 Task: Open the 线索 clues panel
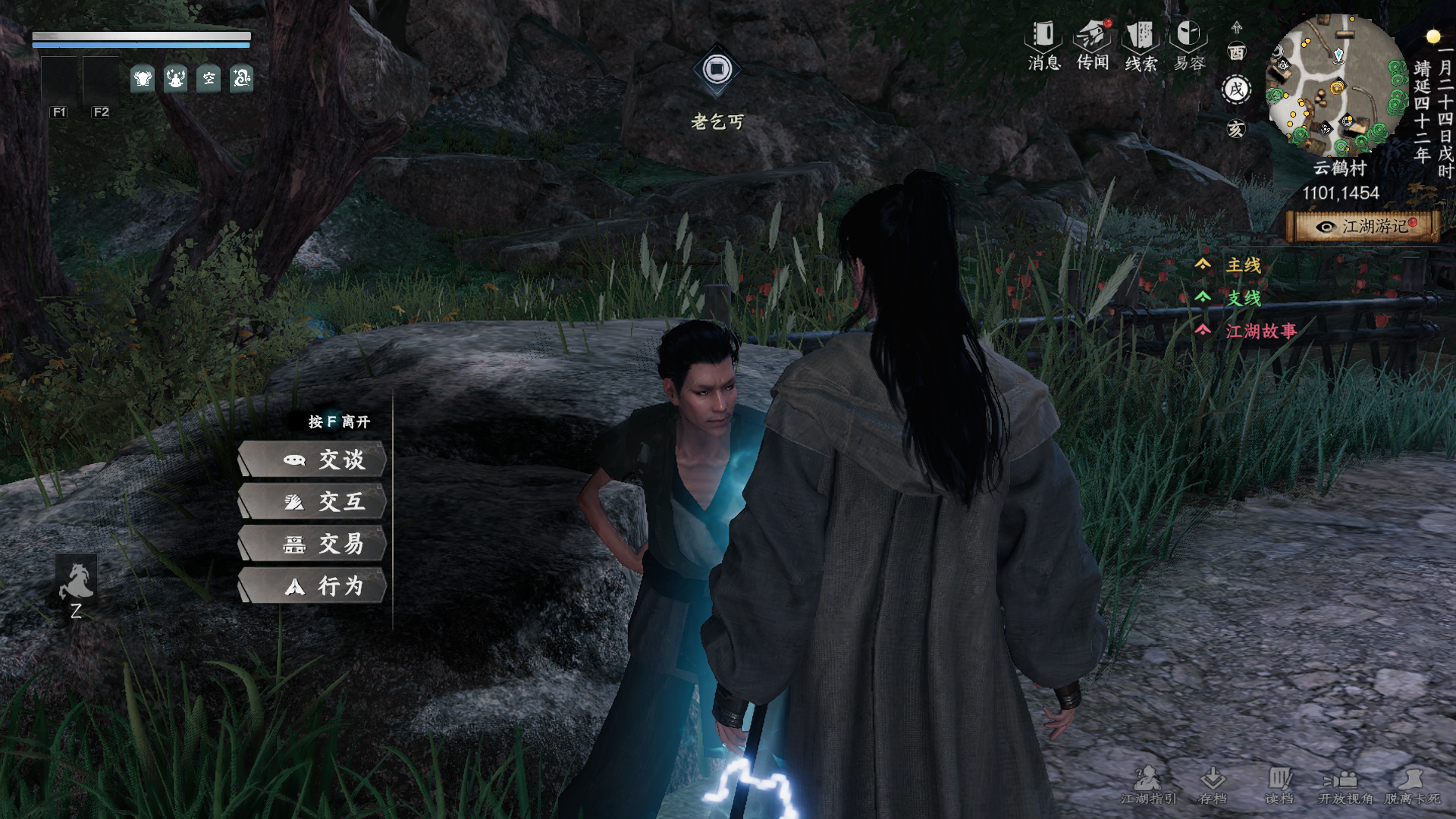coord(1141,45)
